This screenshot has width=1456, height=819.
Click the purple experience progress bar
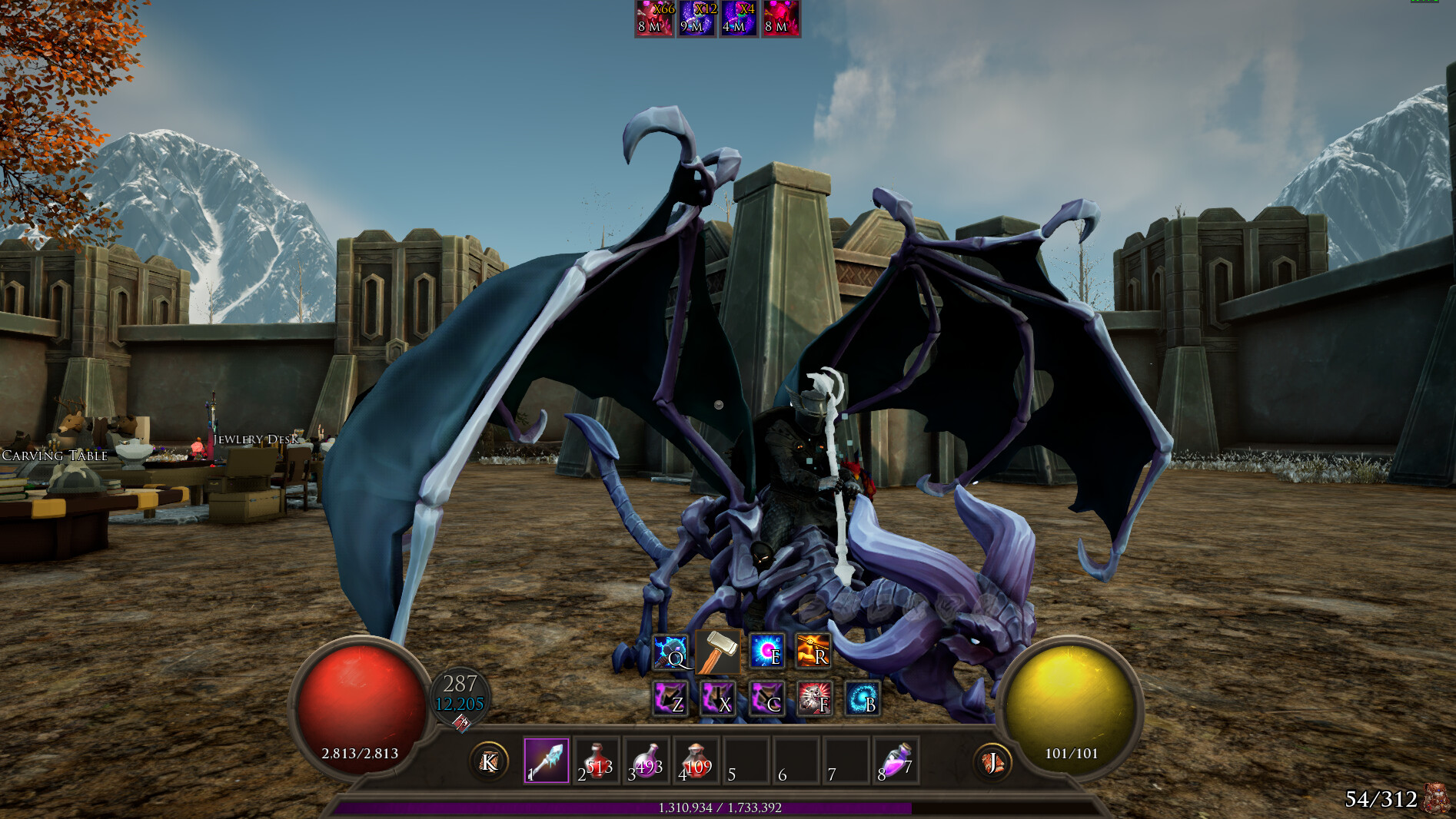[x=719, y=806]
